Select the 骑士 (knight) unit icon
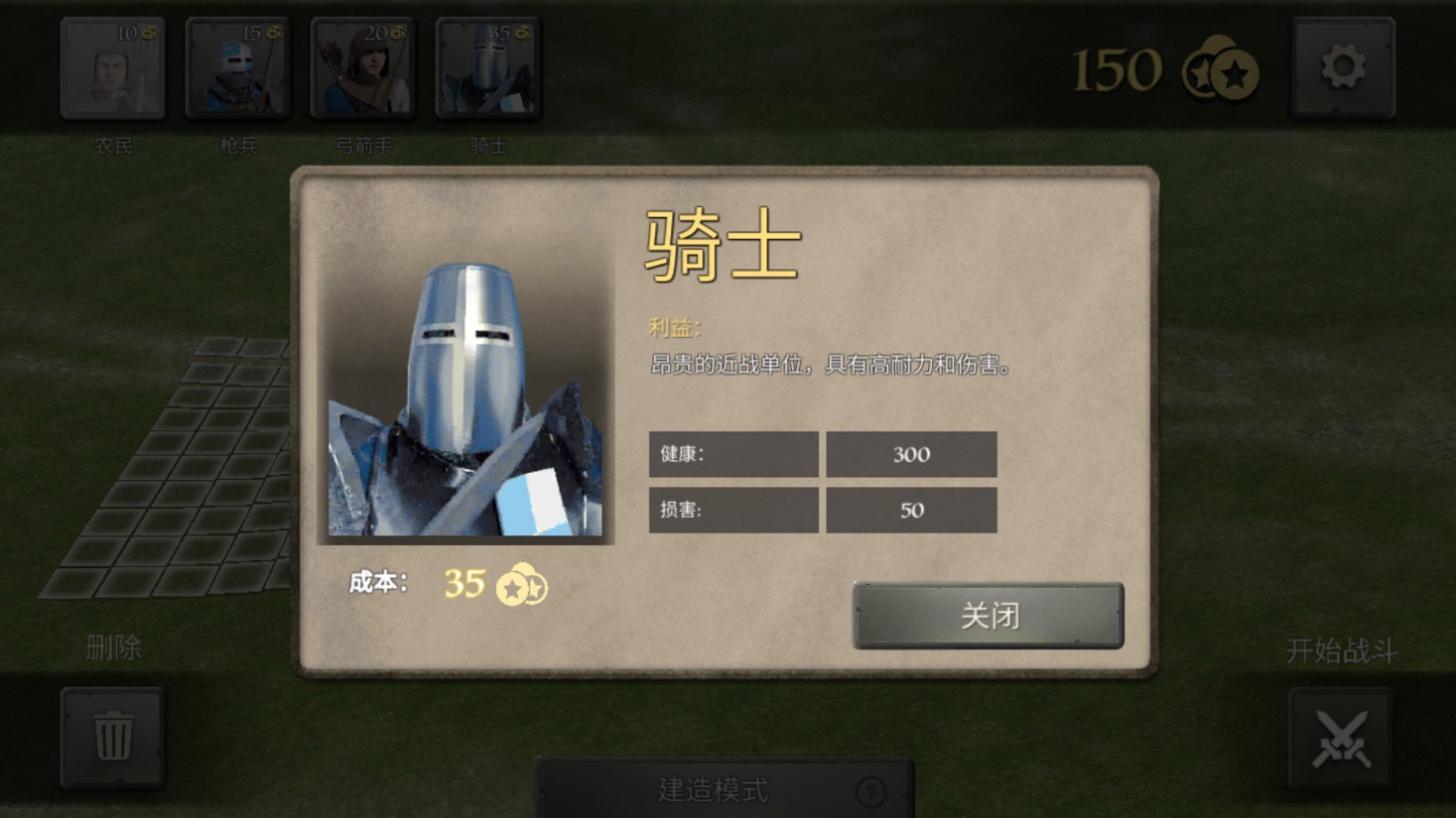Viewport: 1456px width, 818px height. click(x=487, y=68)
